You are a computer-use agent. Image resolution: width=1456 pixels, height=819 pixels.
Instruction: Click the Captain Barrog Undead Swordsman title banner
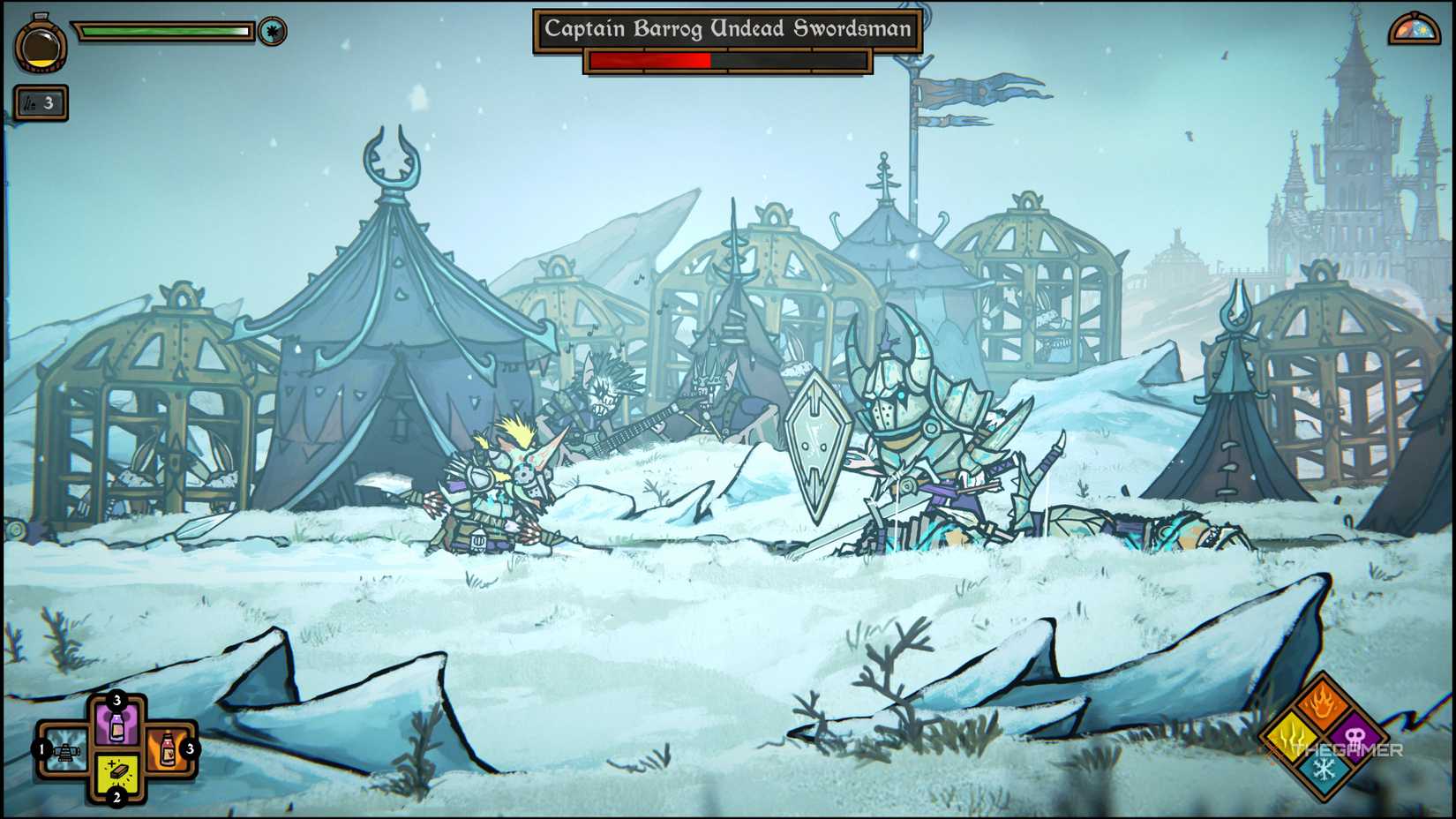(728, 29)
